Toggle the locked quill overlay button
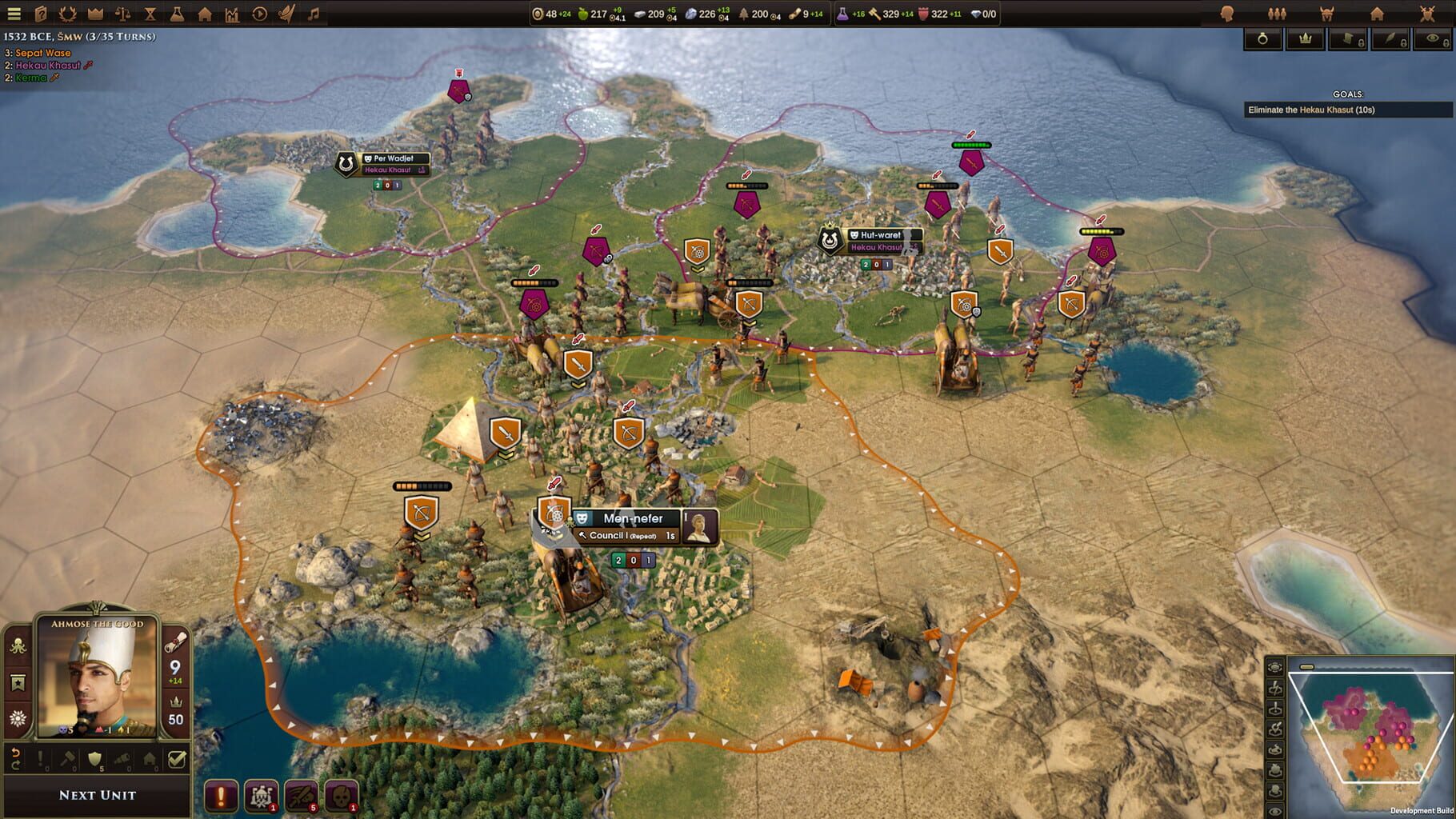Screen dimensions: 1456x819 1390,40
